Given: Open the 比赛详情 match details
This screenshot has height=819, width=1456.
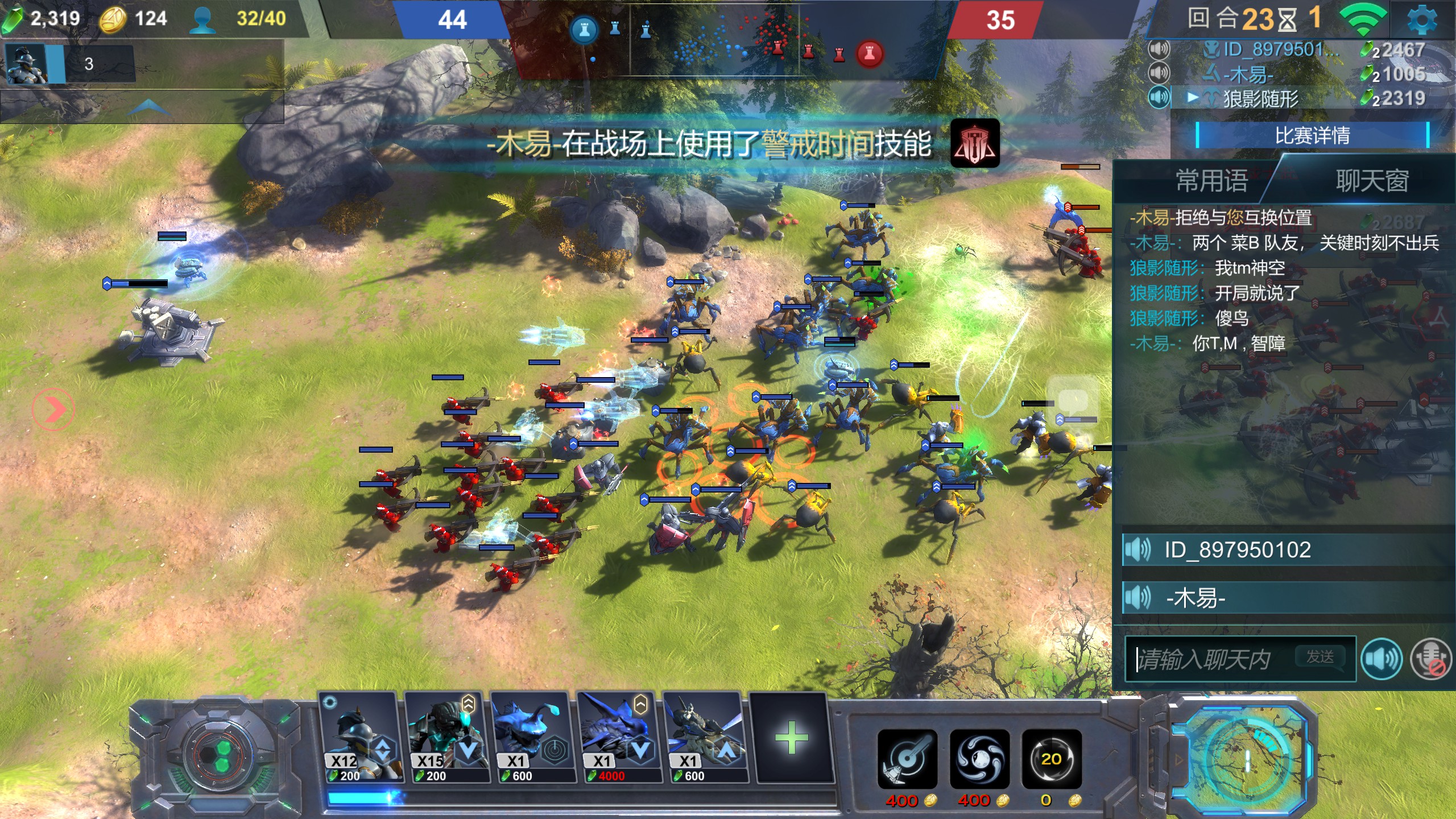Looking at the screenshot, I should 1312,136.
